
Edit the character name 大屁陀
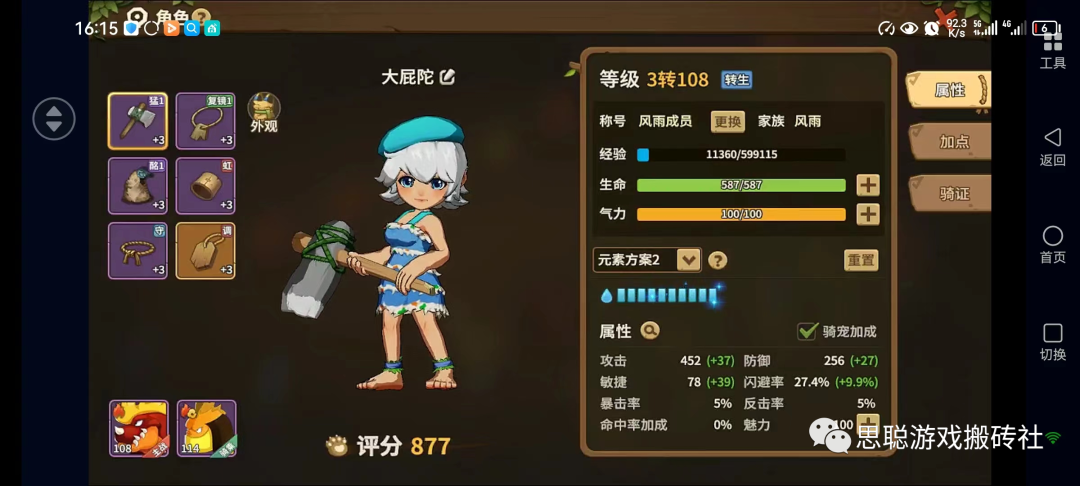click(447, 77)
